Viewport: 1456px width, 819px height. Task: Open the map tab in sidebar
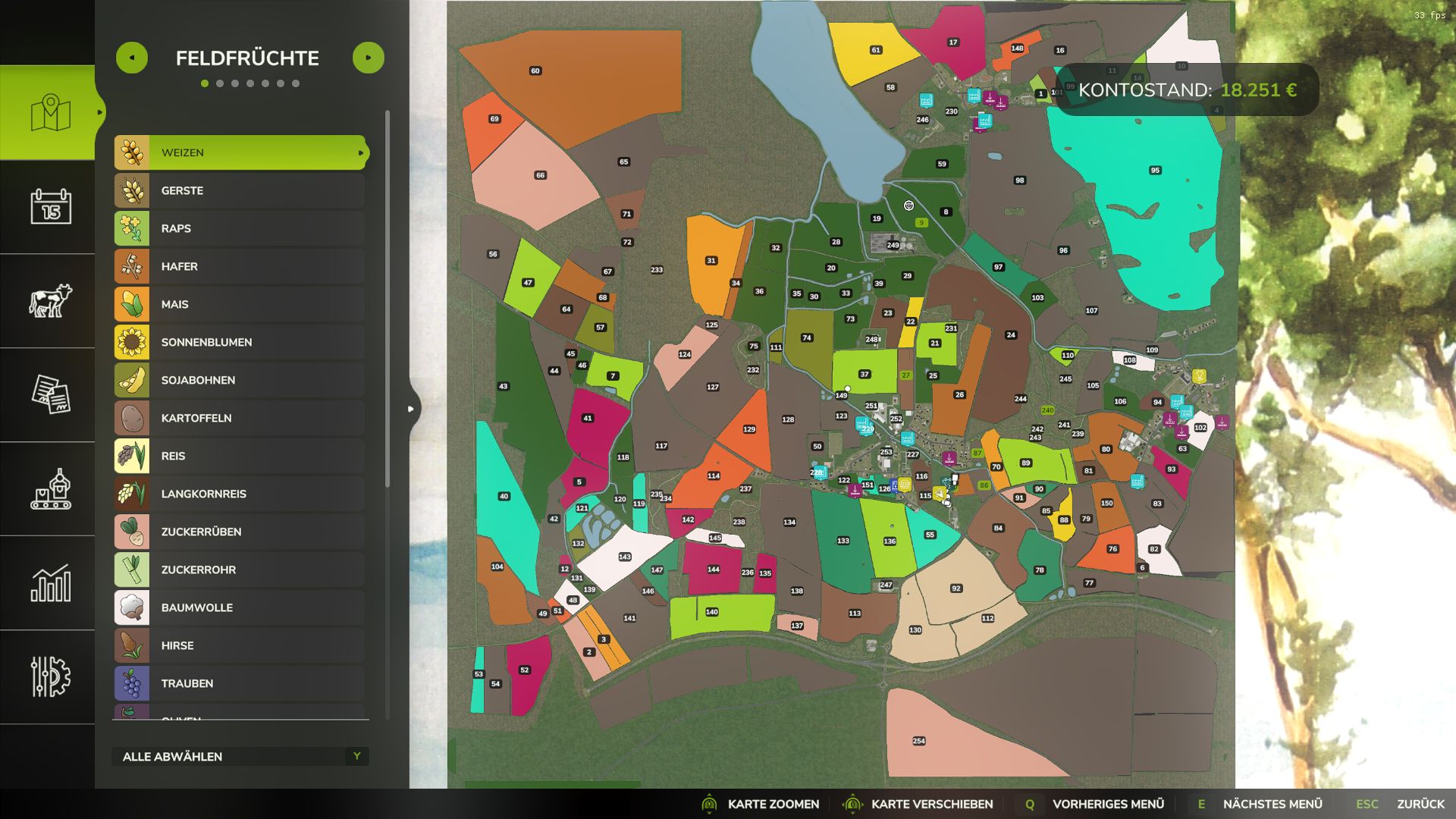(x=50, y=113)
